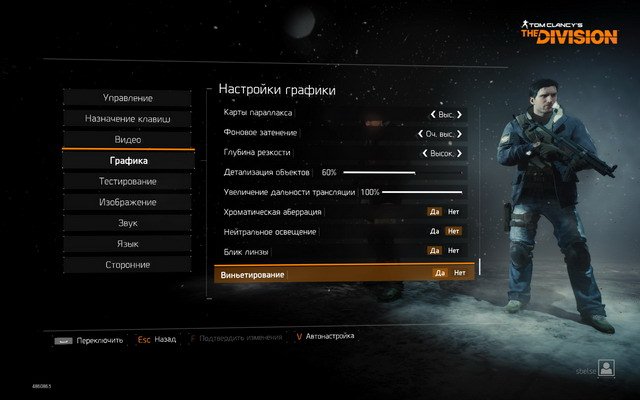Adjust the Детализация объектов slider

[401, 173]
